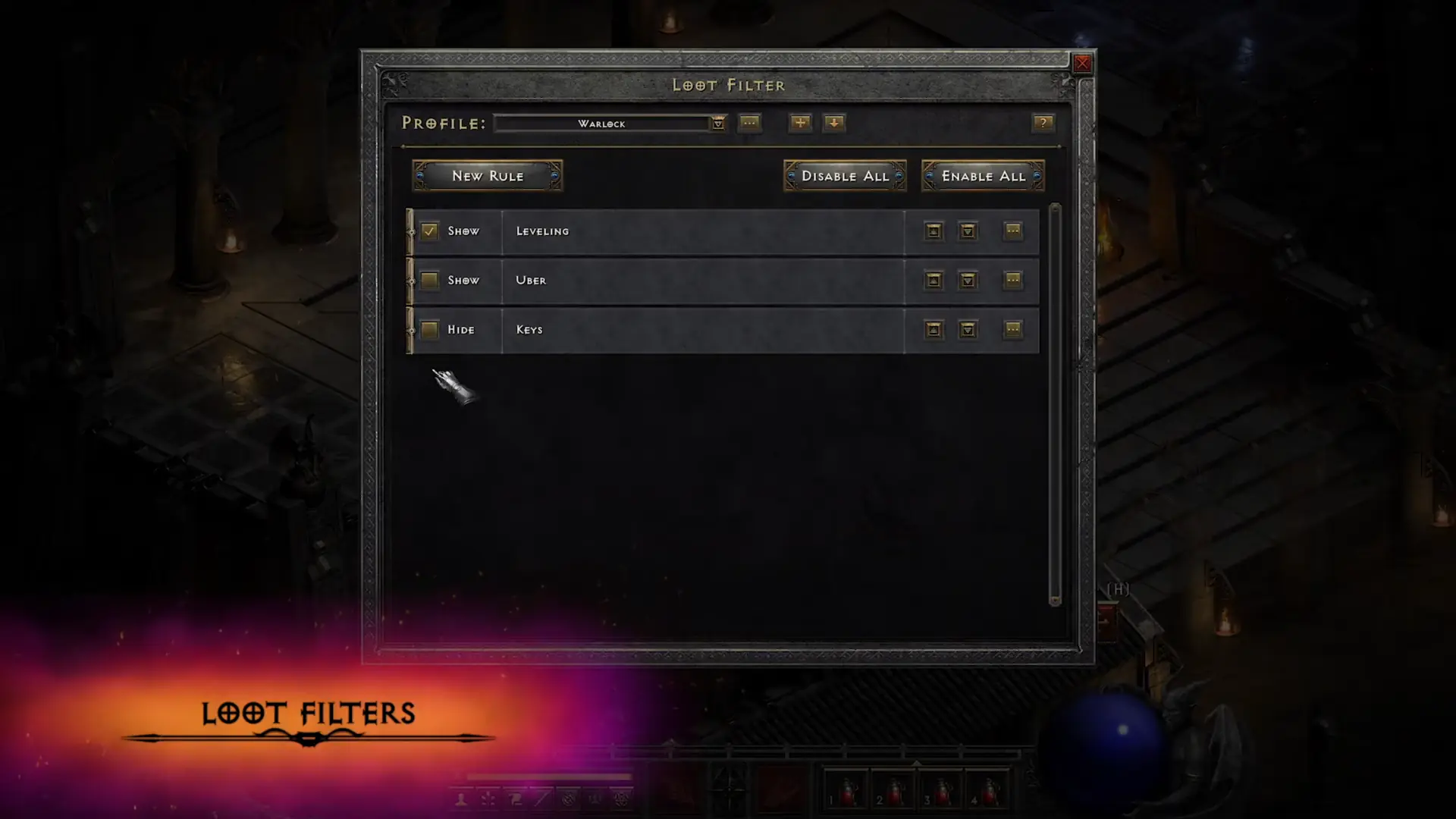The image size is (1456, 819).
Task: Click the move-up arrow icon on the Leveling rule
Action: click(933, 231)
